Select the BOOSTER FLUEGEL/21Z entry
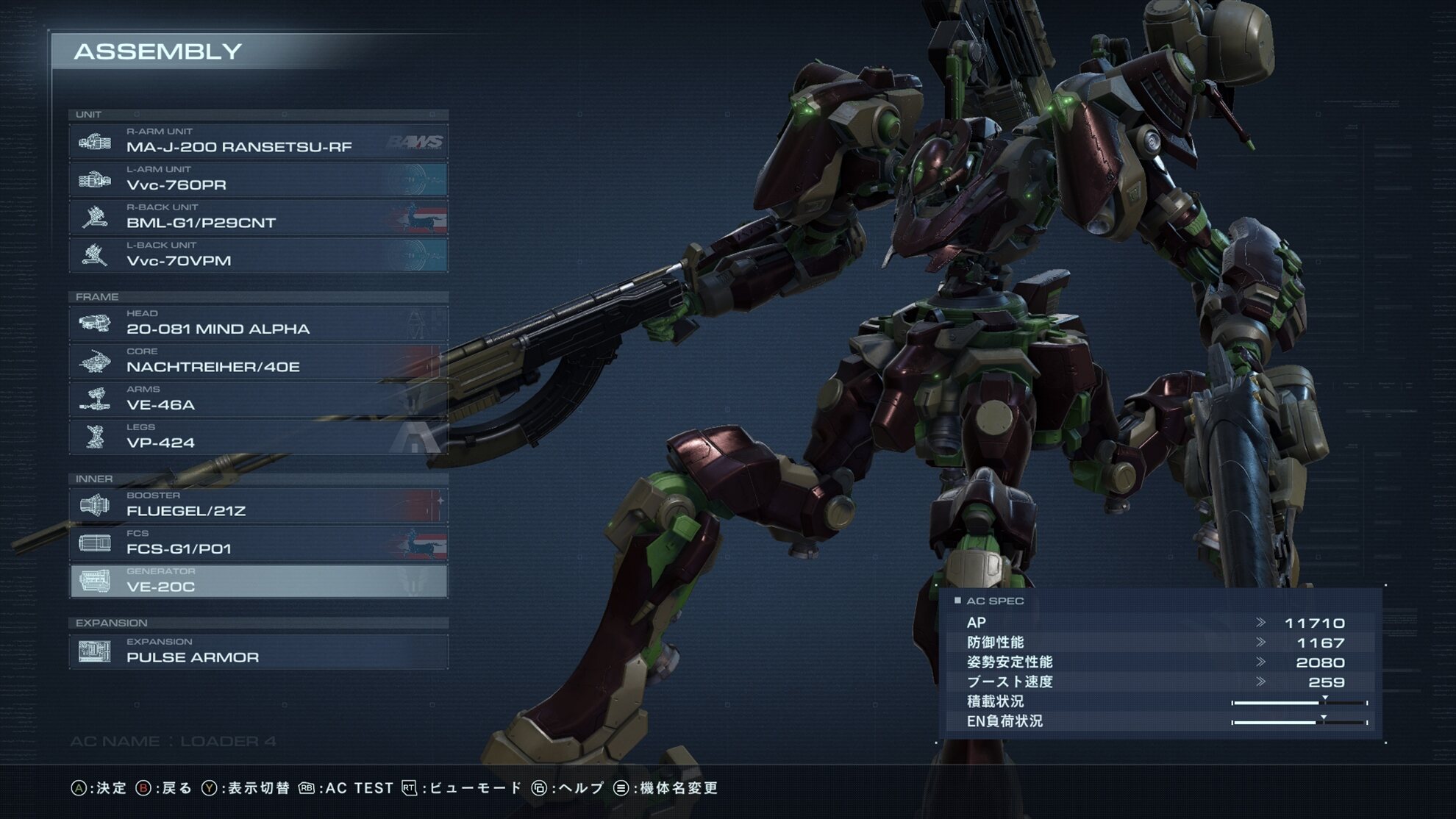This screenshot has height=819, width=1456. click(x=258, y=506)
